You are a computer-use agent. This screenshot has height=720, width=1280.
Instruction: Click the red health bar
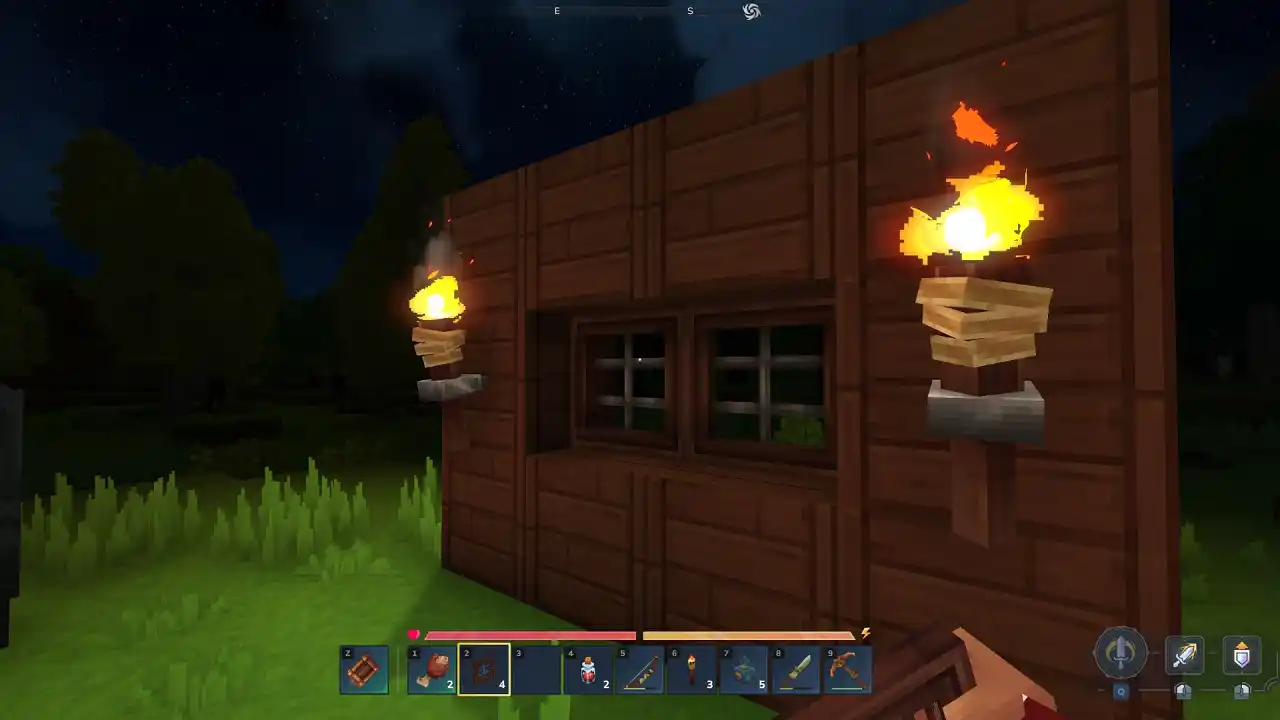[530, 635]
